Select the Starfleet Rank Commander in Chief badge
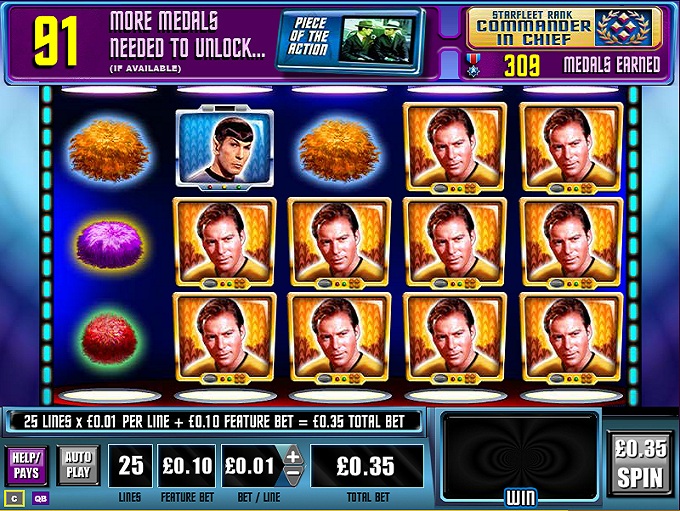Image resolution: width=680 pixels, height=511 pixels. pyautogui.click(x=563, y=29)
